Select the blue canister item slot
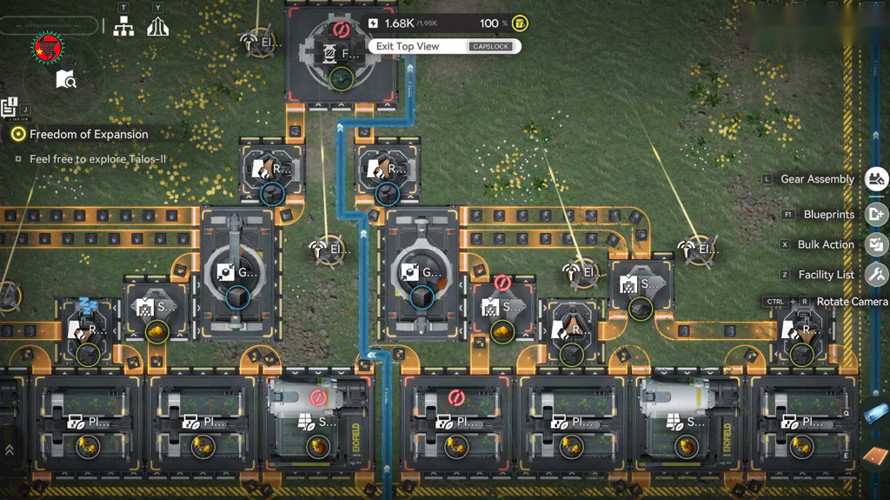 point(875,414)
